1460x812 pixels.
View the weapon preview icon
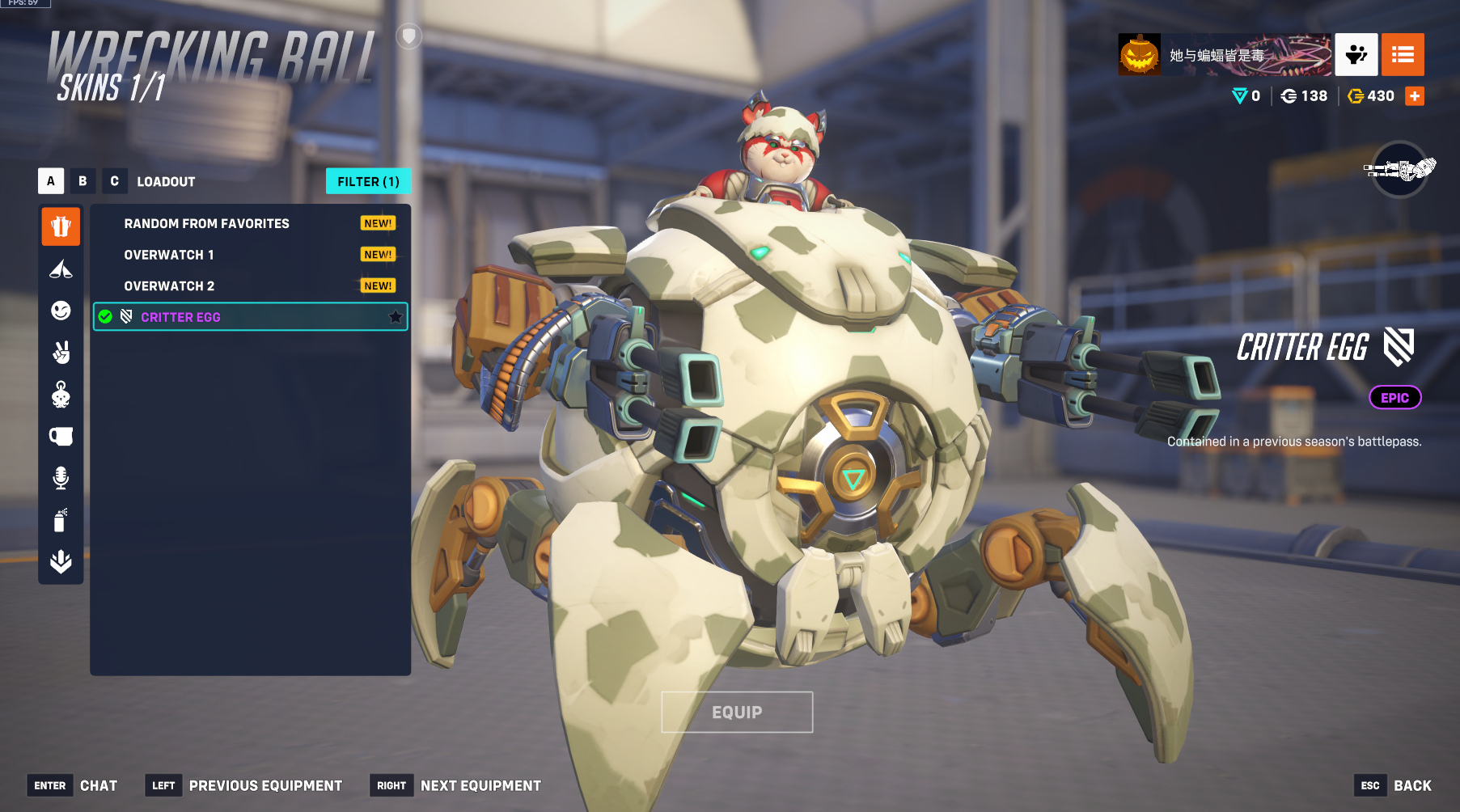(x=1400, y=170)
